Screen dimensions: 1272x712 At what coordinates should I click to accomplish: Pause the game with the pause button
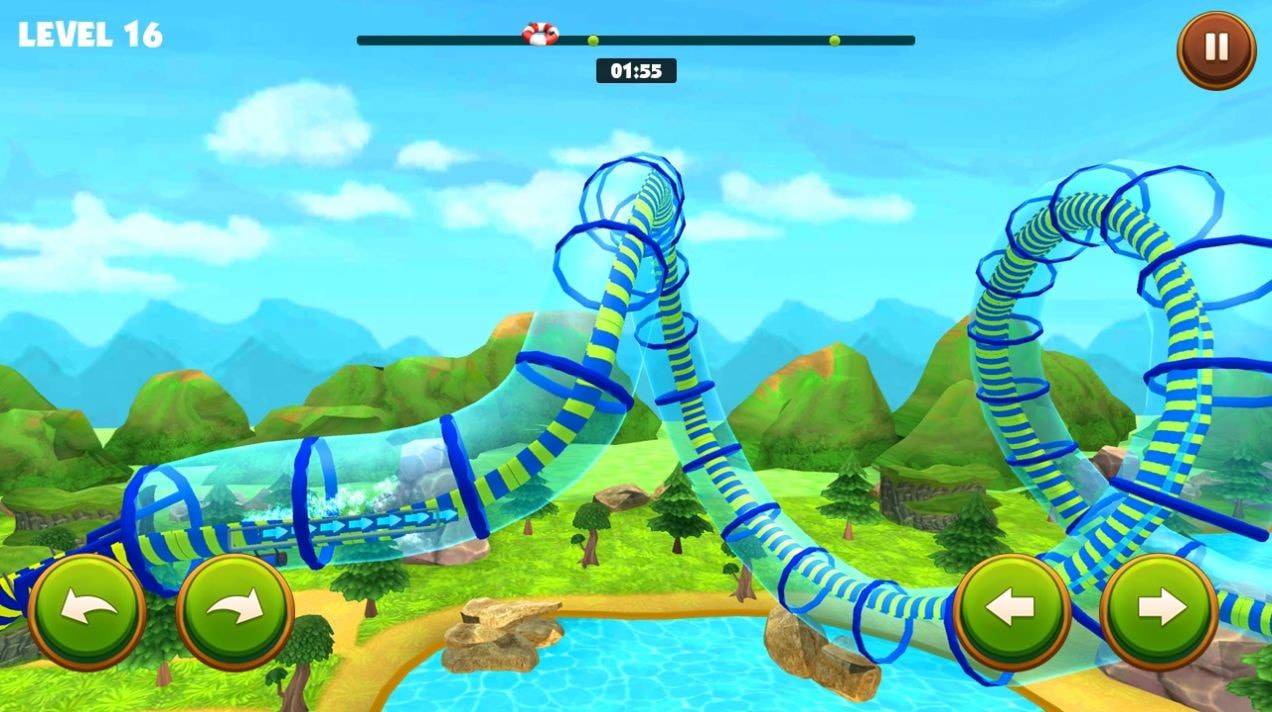tap(1216, 49)
